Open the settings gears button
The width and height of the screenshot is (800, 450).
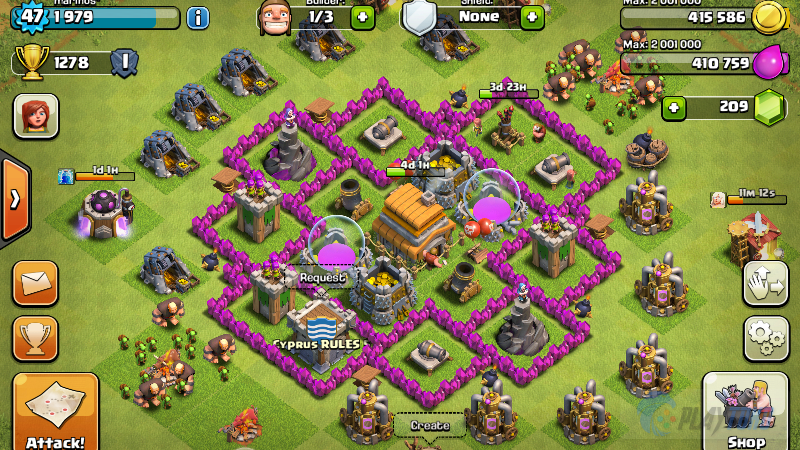766,338
